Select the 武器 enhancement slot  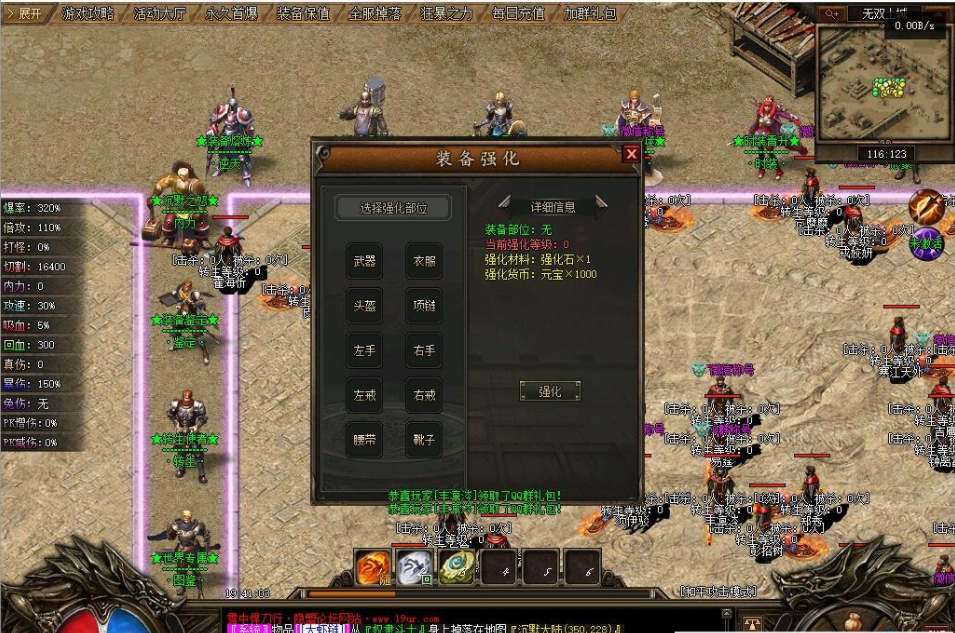point(365,261)
